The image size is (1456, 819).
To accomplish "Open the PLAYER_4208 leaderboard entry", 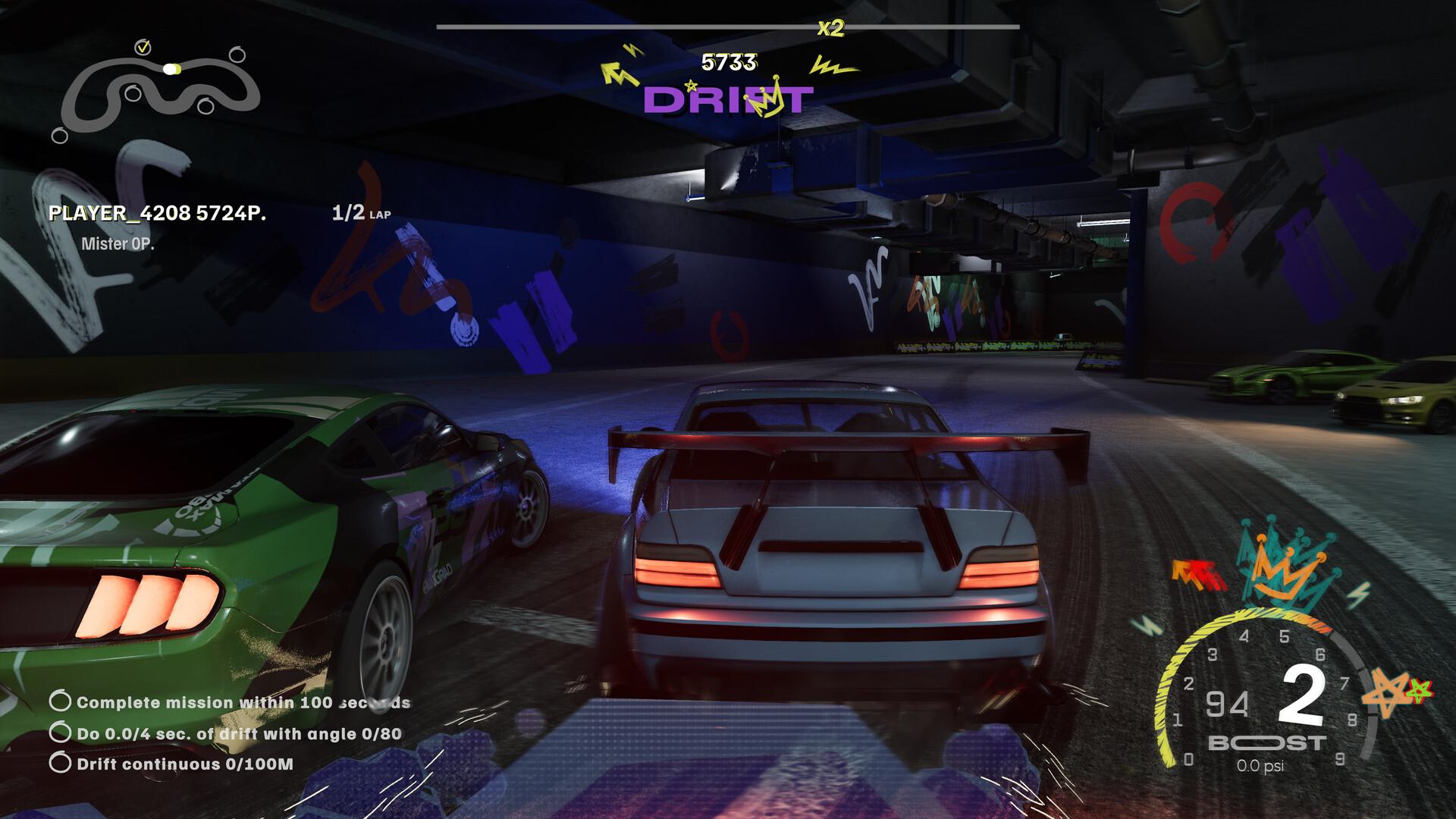I will click(x=156, y=213).
